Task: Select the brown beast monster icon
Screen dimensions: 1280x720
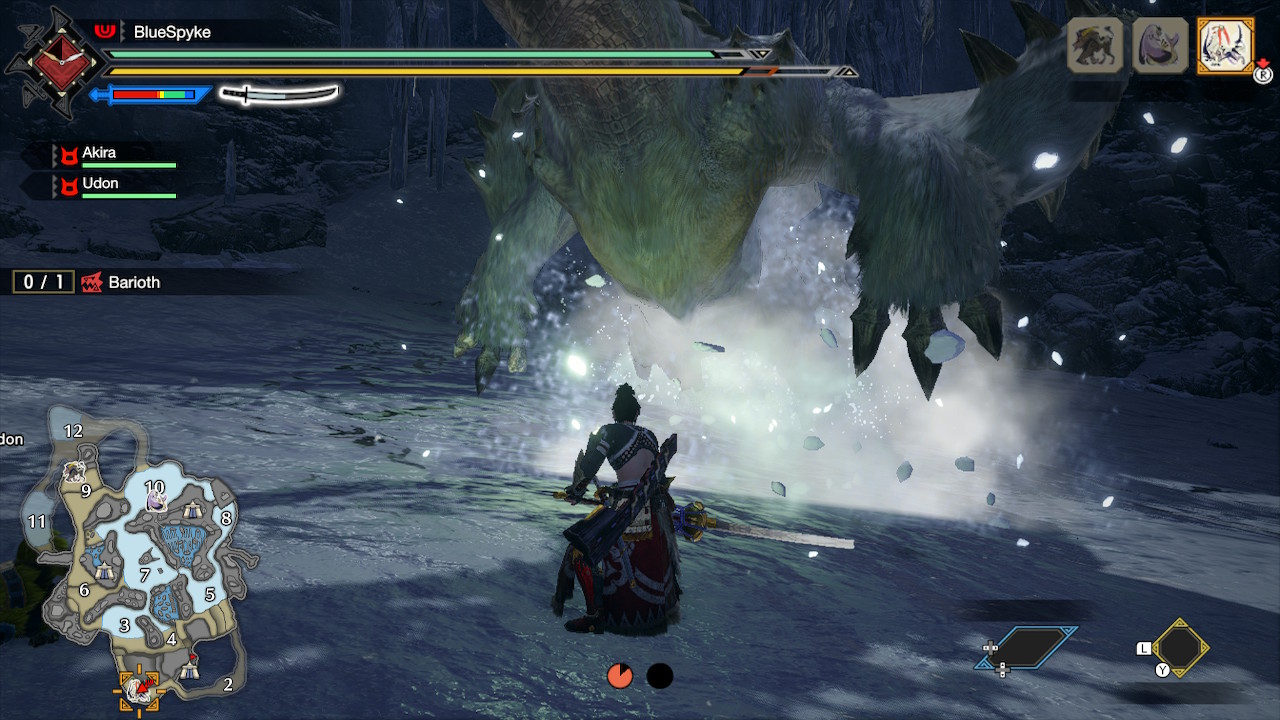Action: click(x=1095, y=45)
